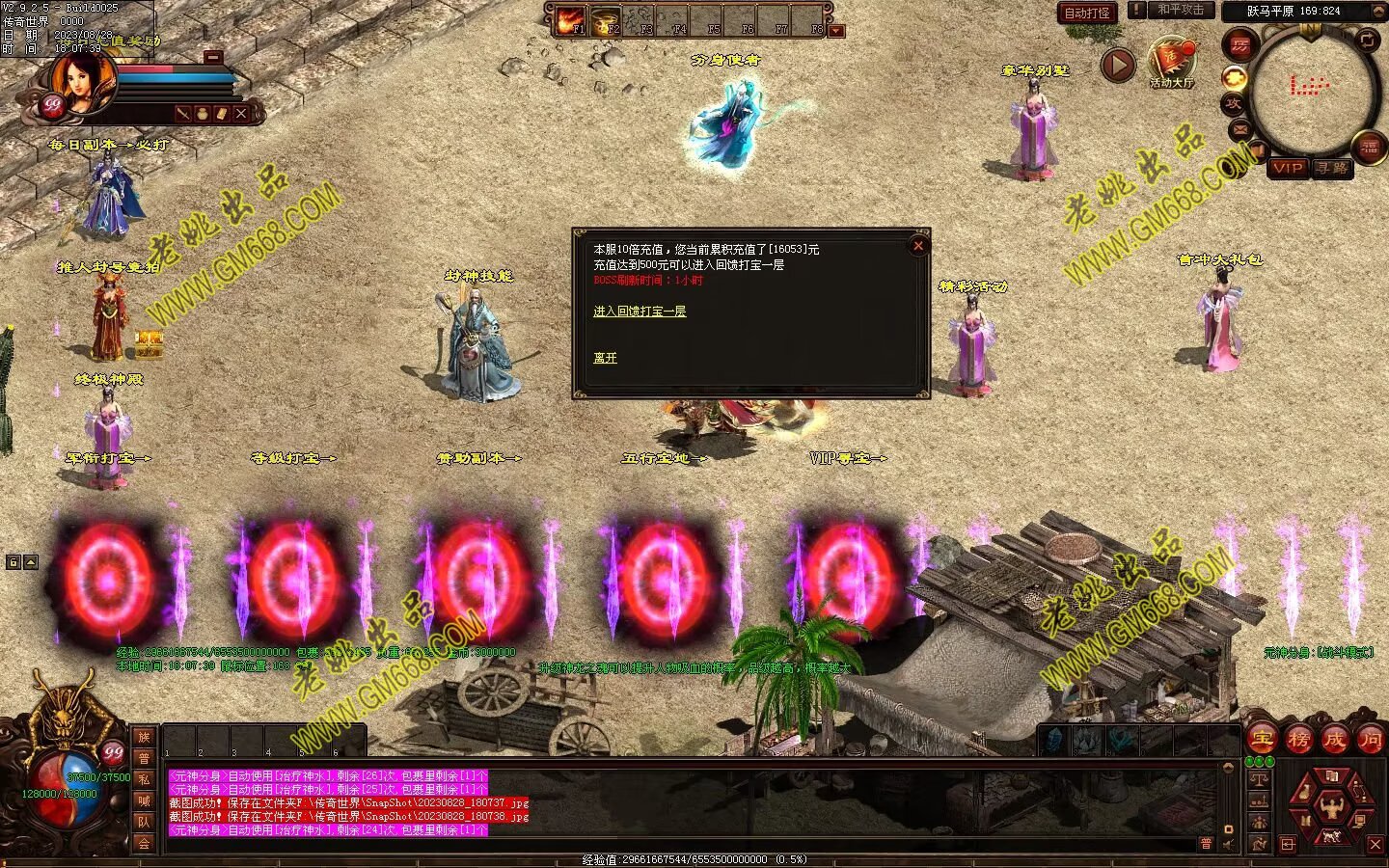
Task: Open the 活动大厅 event hall icon
Action: (1172, 61)
